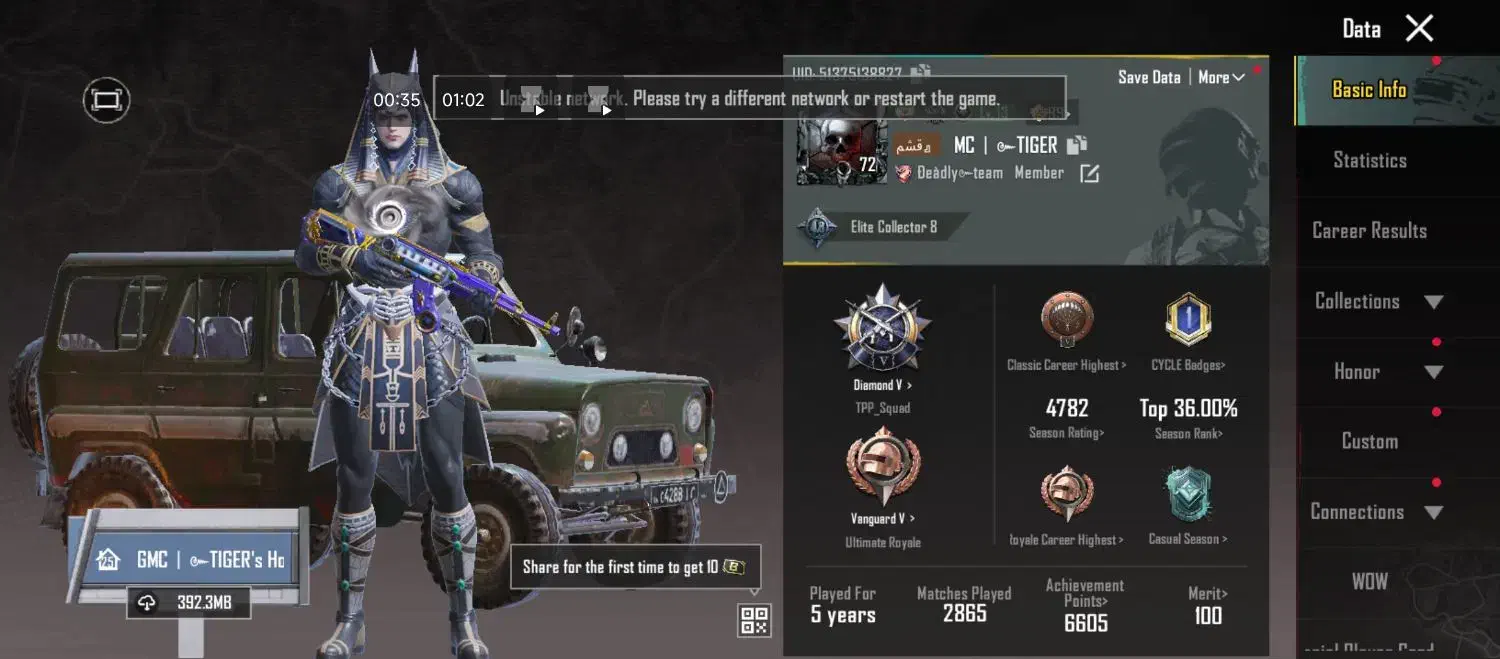View the Vanguard V Ultimate Royale rank
Image resolution: width=1500 pixels, height=659 pixels.
pos(882,475)
